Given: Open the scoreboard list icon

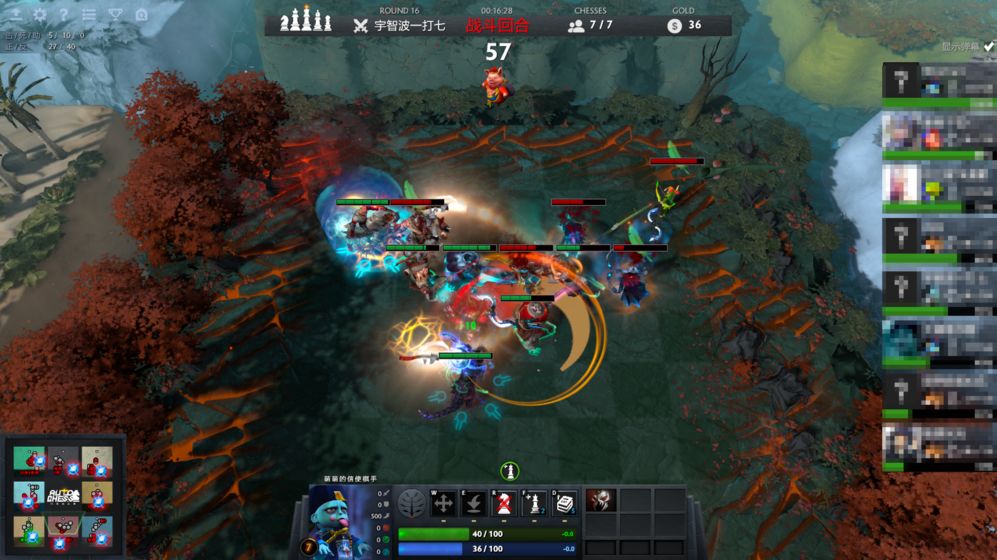Looking at the screenshot, I should 89,15.
